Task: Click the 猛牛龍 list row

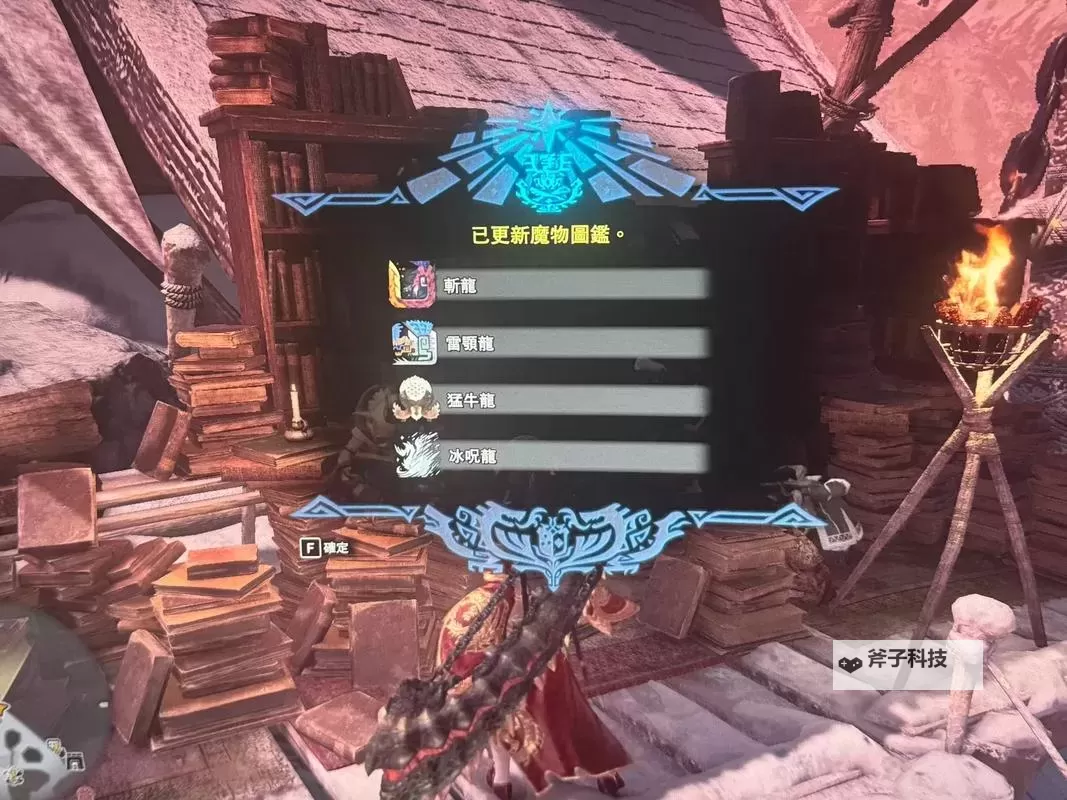Action: (548, 401)
